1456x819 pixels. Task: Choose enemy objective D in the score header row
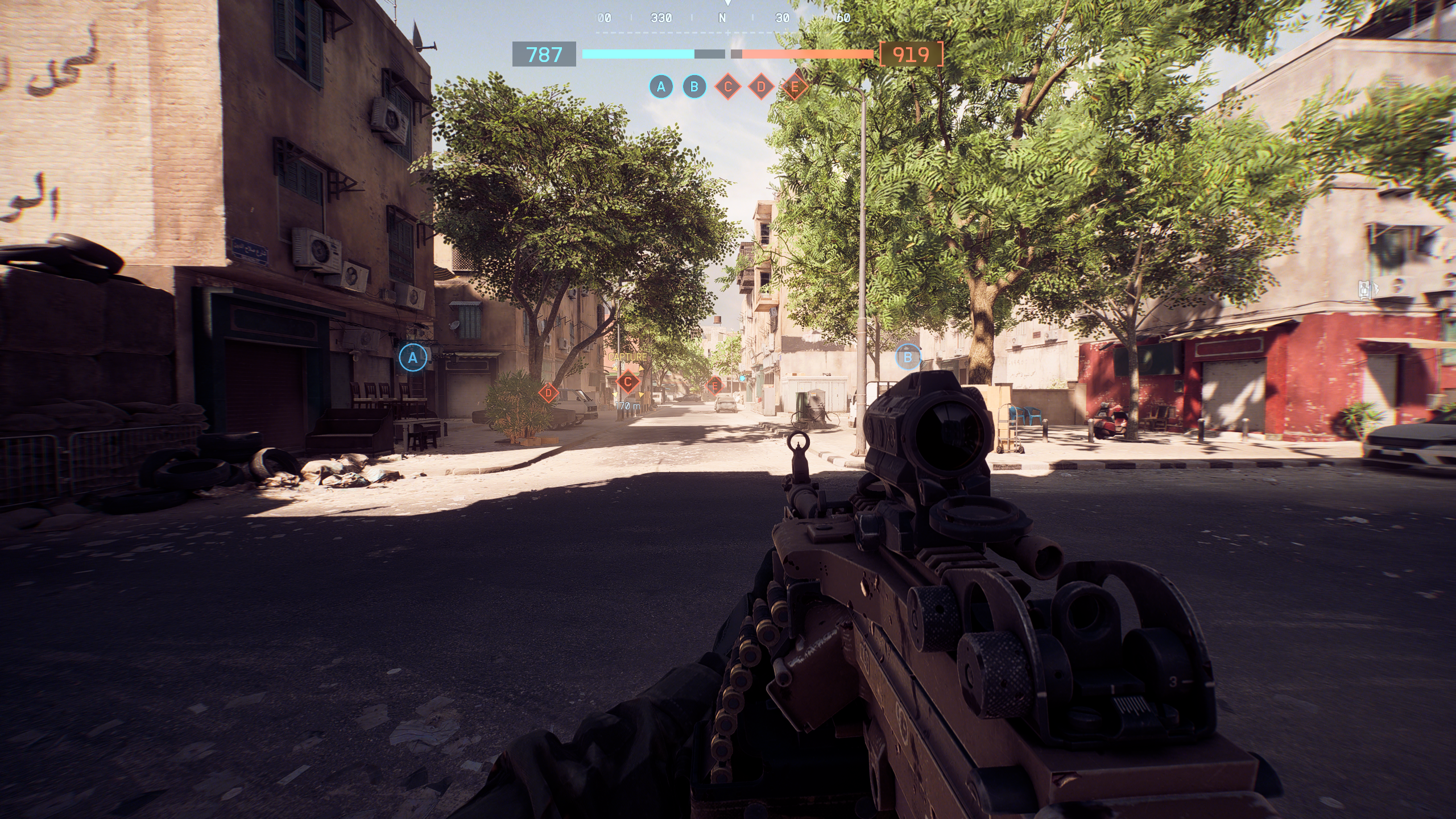point(761,87)
